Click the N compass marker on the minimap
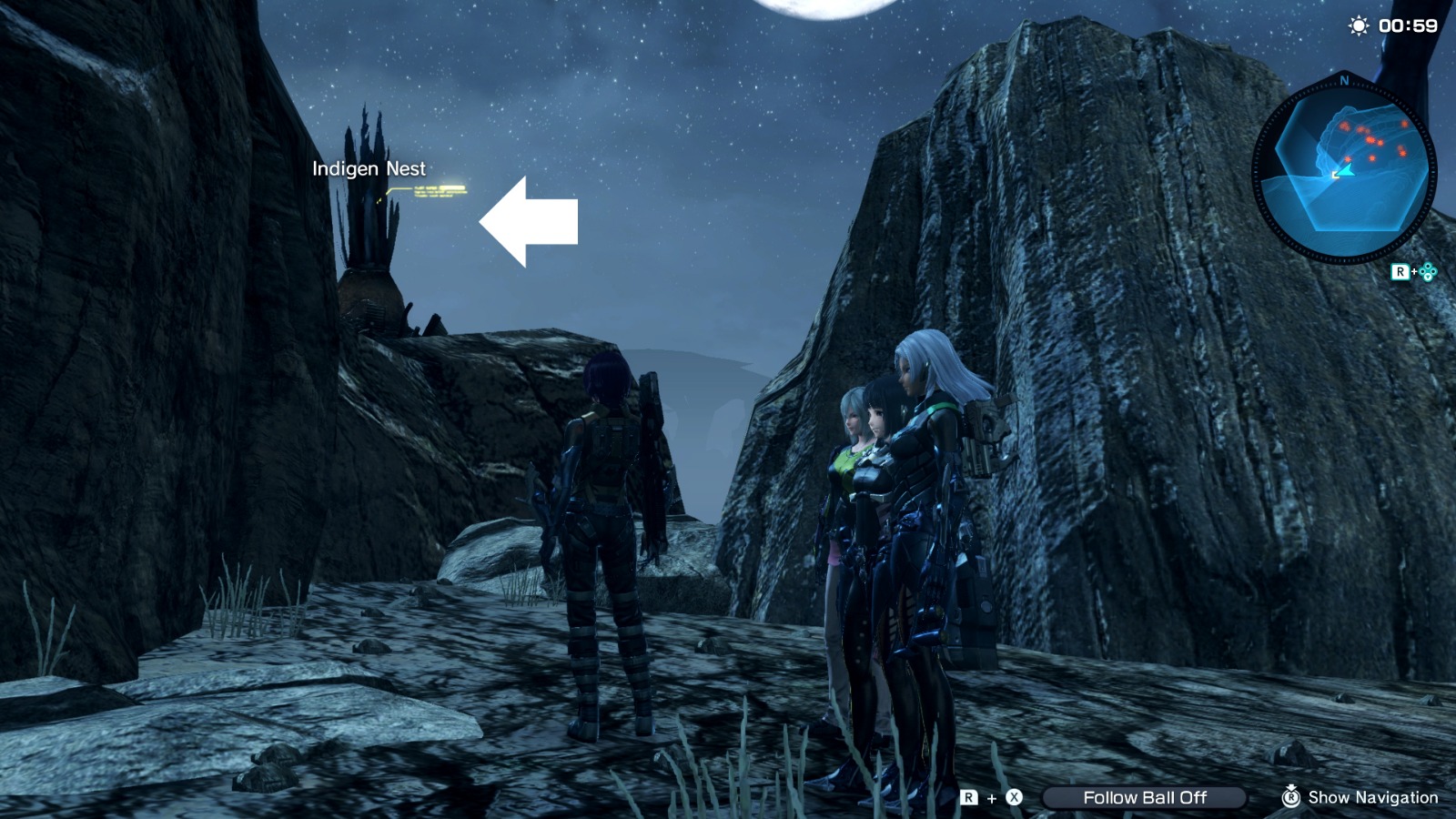 (1343, 80)
